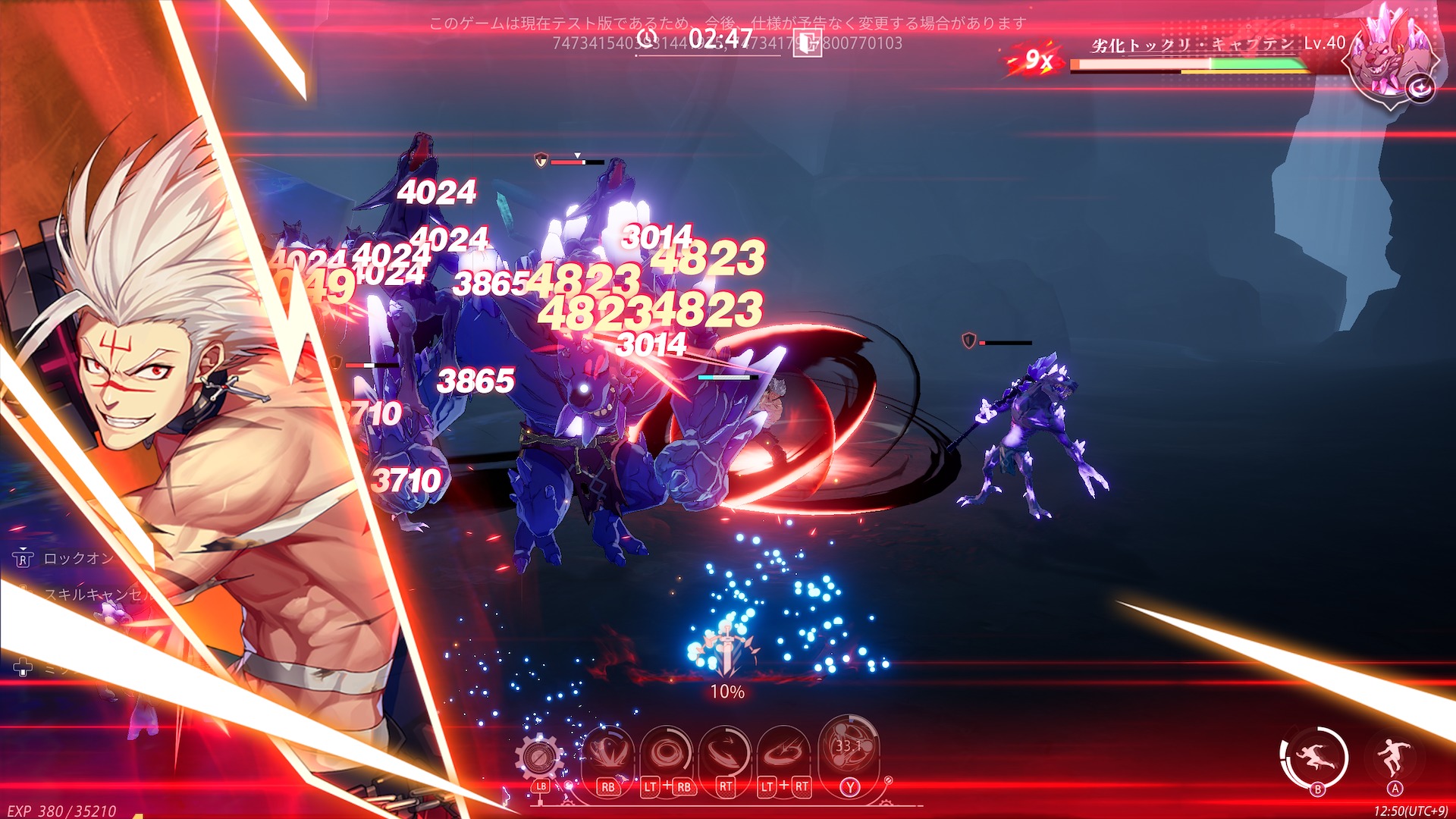Click the exit door icon beside the timer
Screen dimensions: 1456x819
click(x=807, y=42)
